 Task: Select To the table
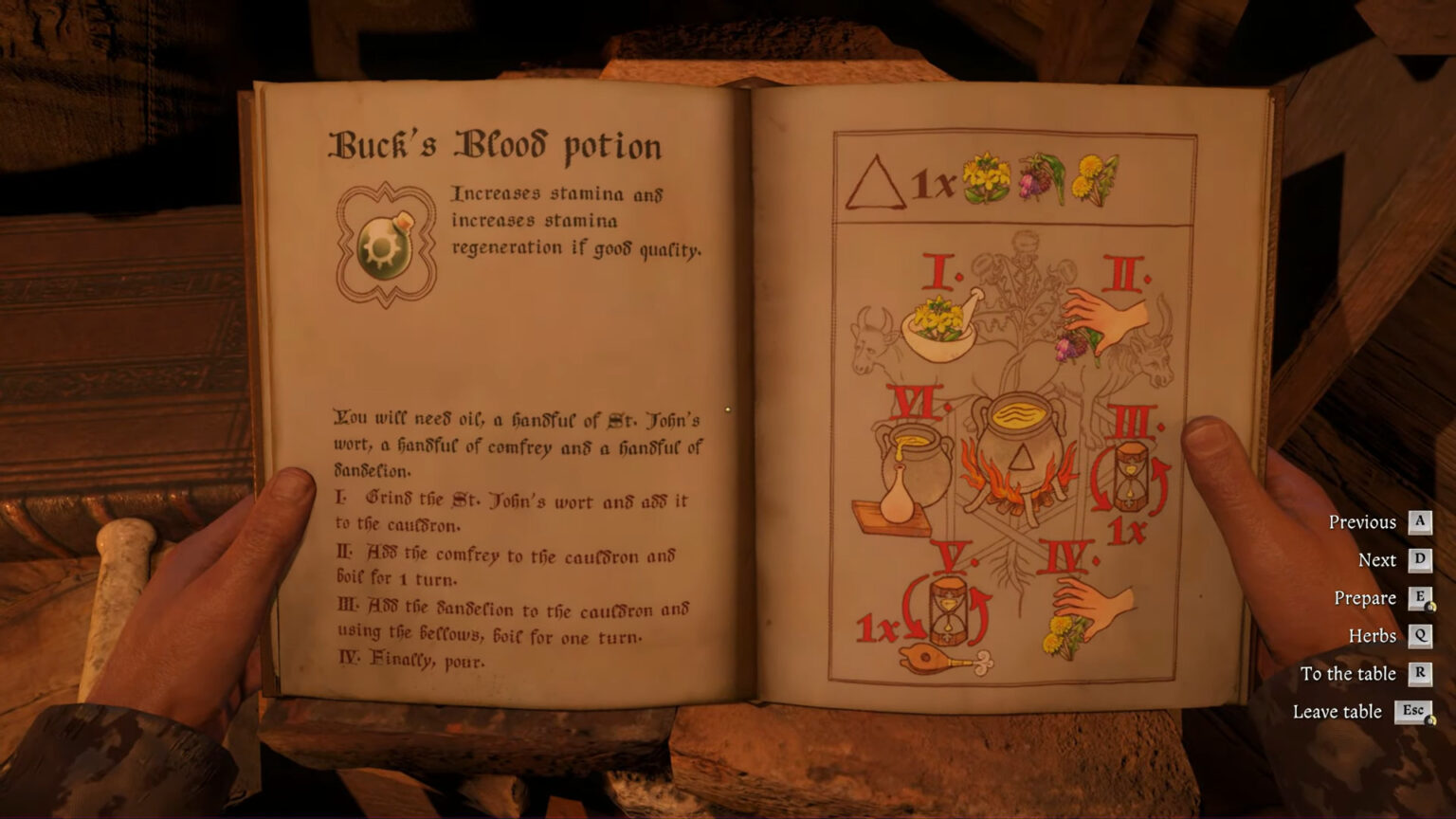point(1350,673)
